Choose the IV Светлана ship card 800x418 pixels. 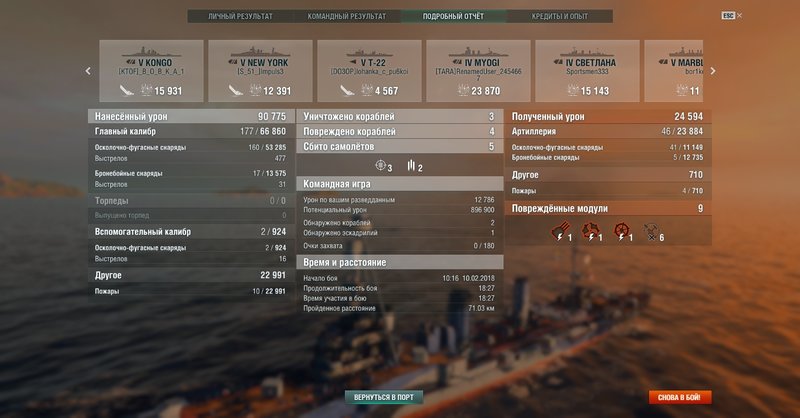[x=585, y=70]
